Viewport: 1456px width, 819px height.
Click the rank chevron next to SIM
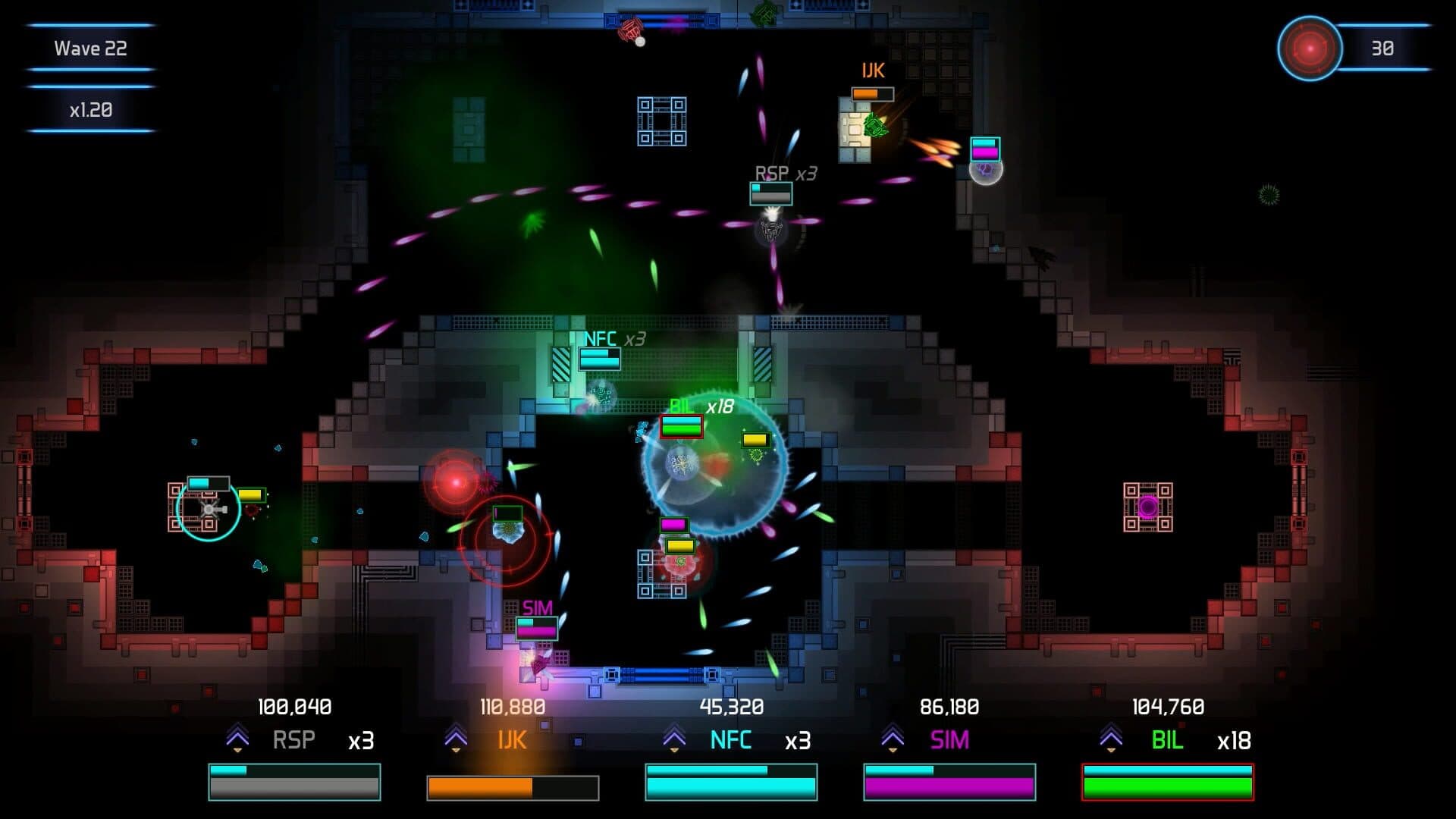(x=893, y=738)
